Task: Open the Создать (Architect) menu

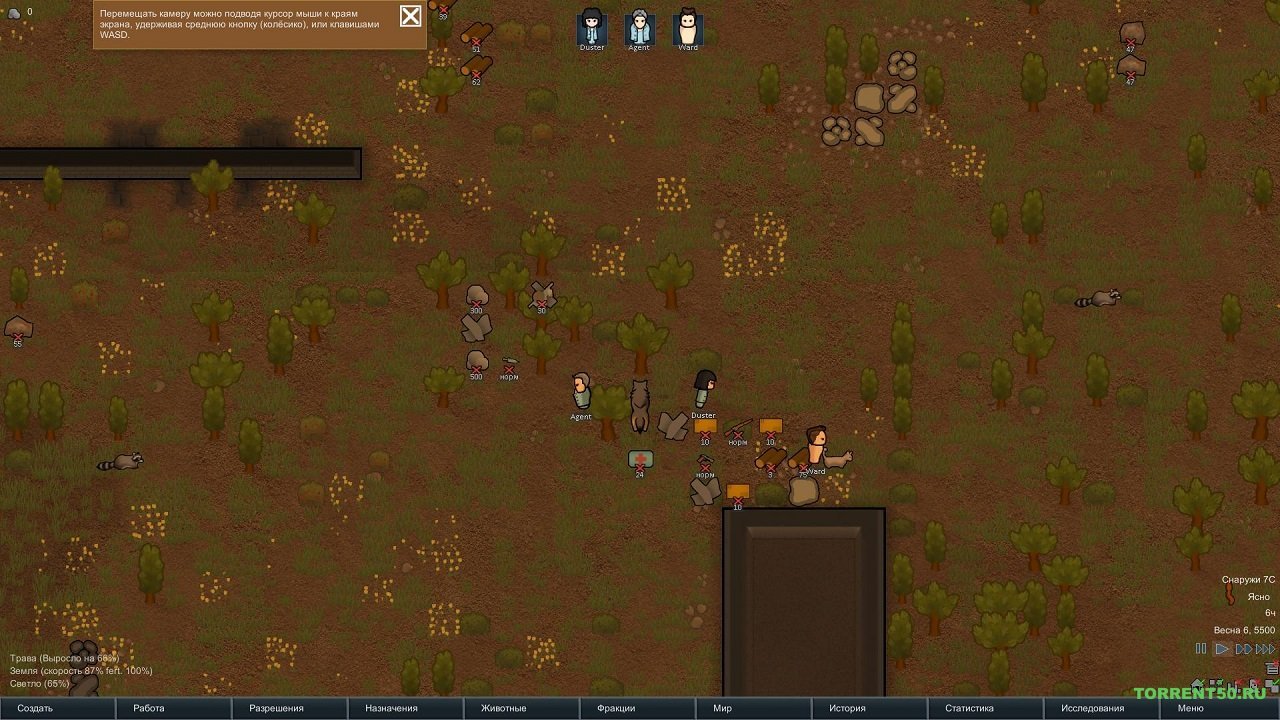Action: 38,707
